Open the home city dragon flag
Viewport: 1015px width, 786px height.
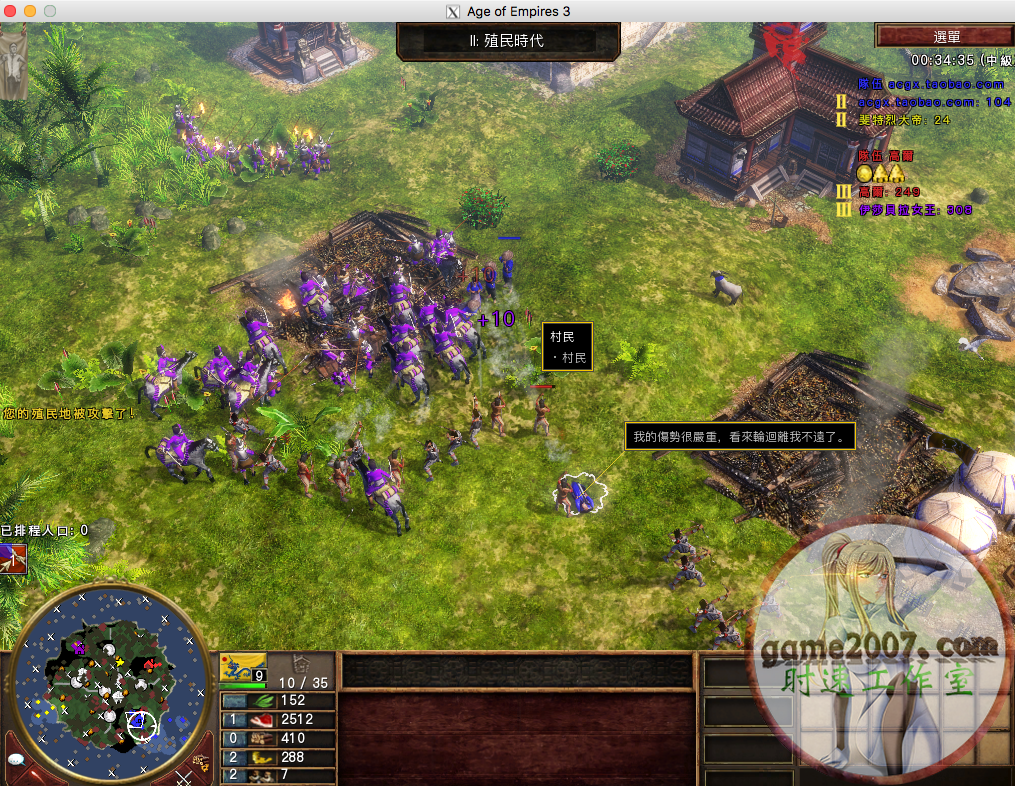243,667
